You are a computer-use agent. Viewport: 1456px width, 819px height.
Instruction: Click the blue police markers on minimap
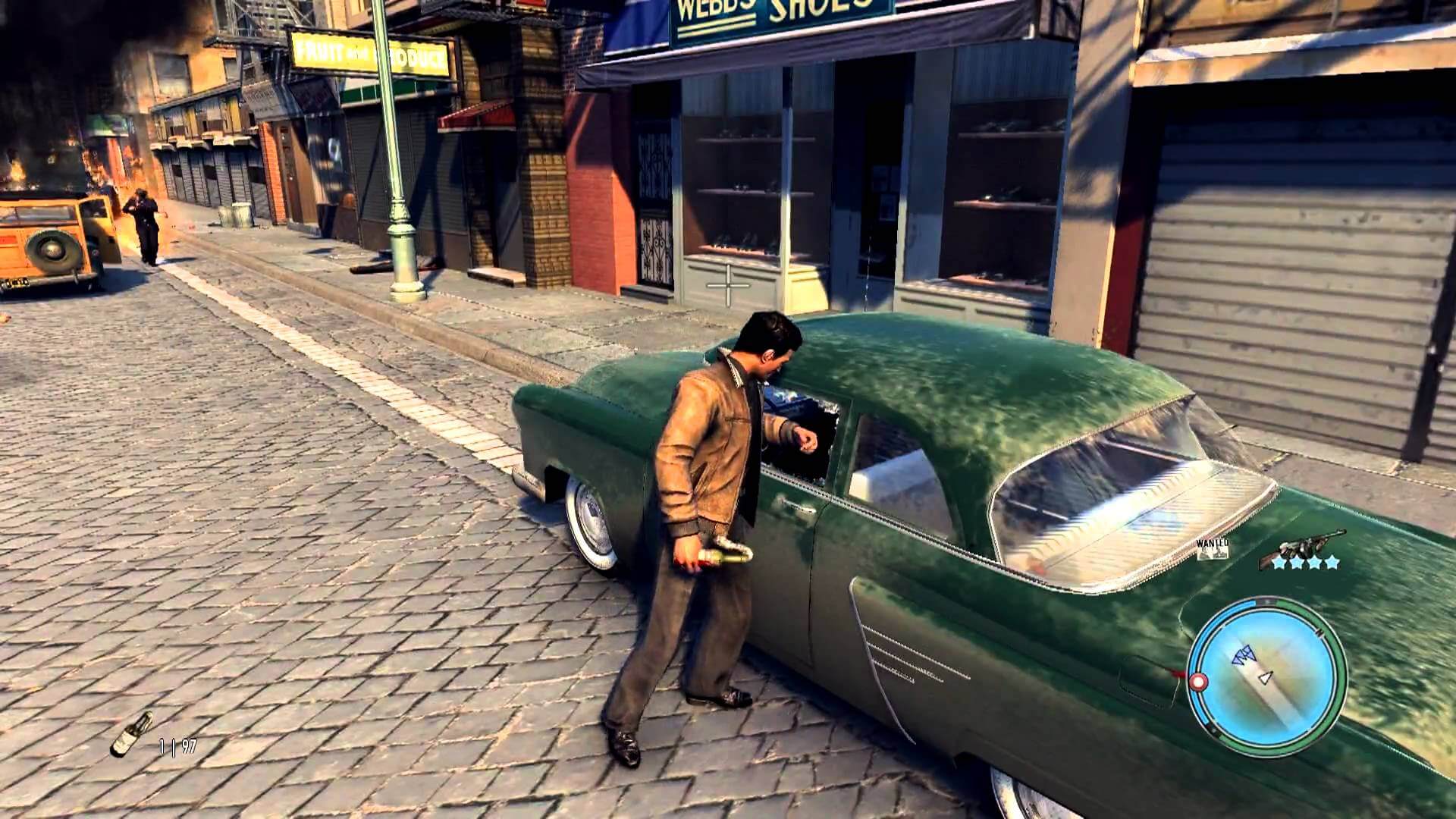coord(1243,654)
